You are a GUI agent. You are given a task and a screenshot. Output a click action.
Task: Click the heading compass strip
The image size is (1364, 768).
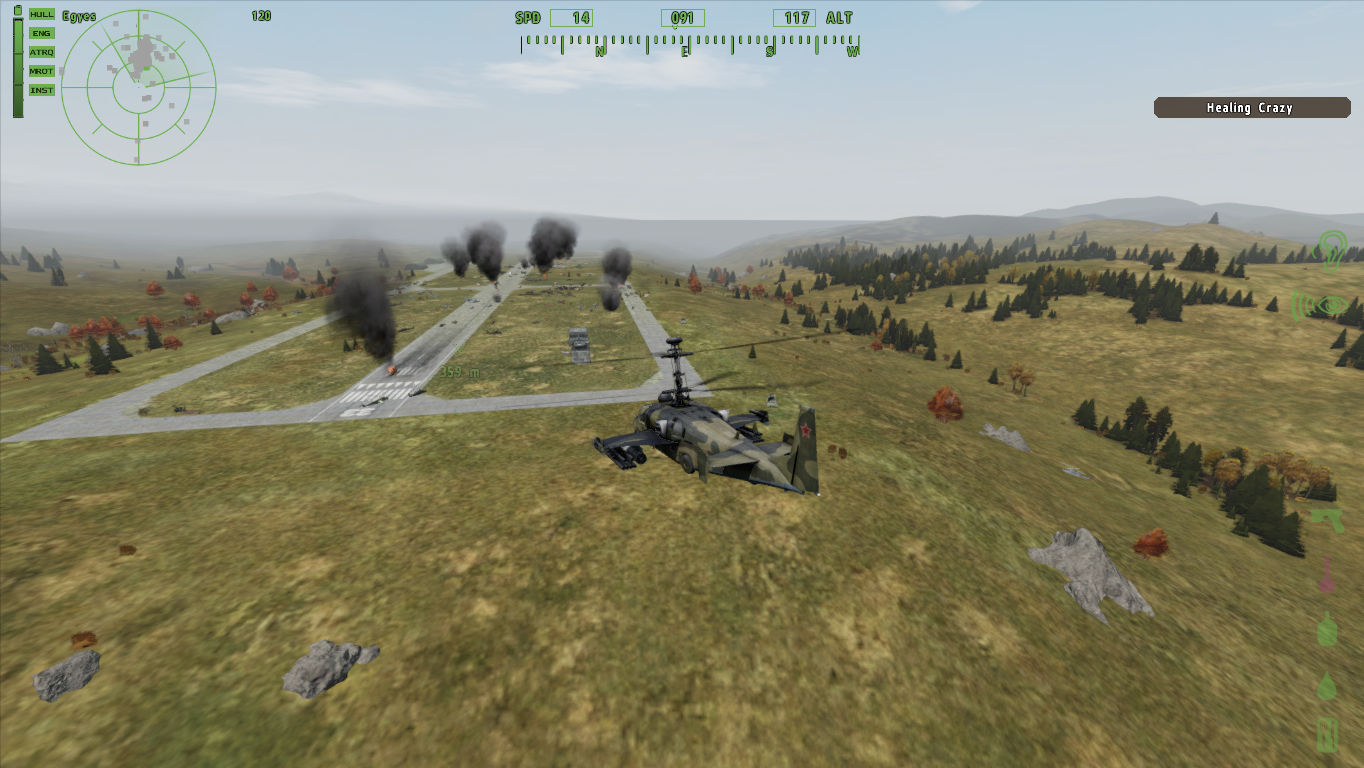click(x=689, y=46)
